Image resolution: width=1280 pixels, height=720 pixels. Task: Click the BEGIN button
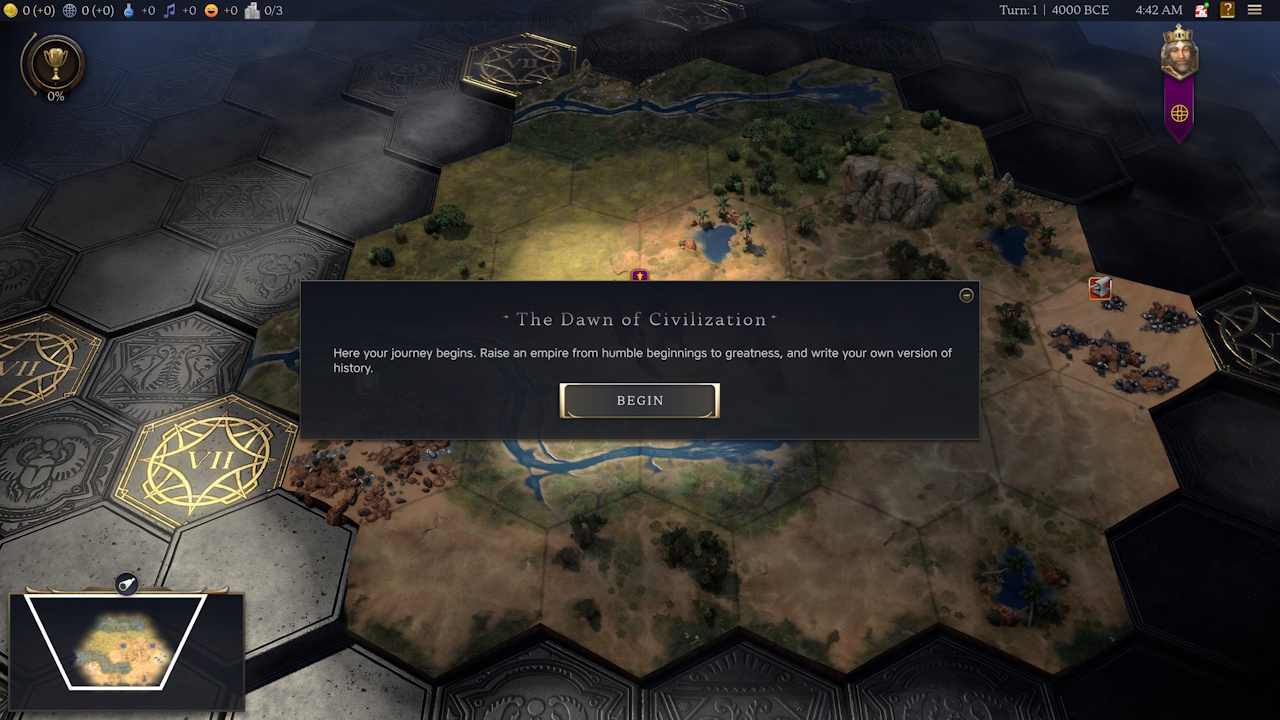639,400
